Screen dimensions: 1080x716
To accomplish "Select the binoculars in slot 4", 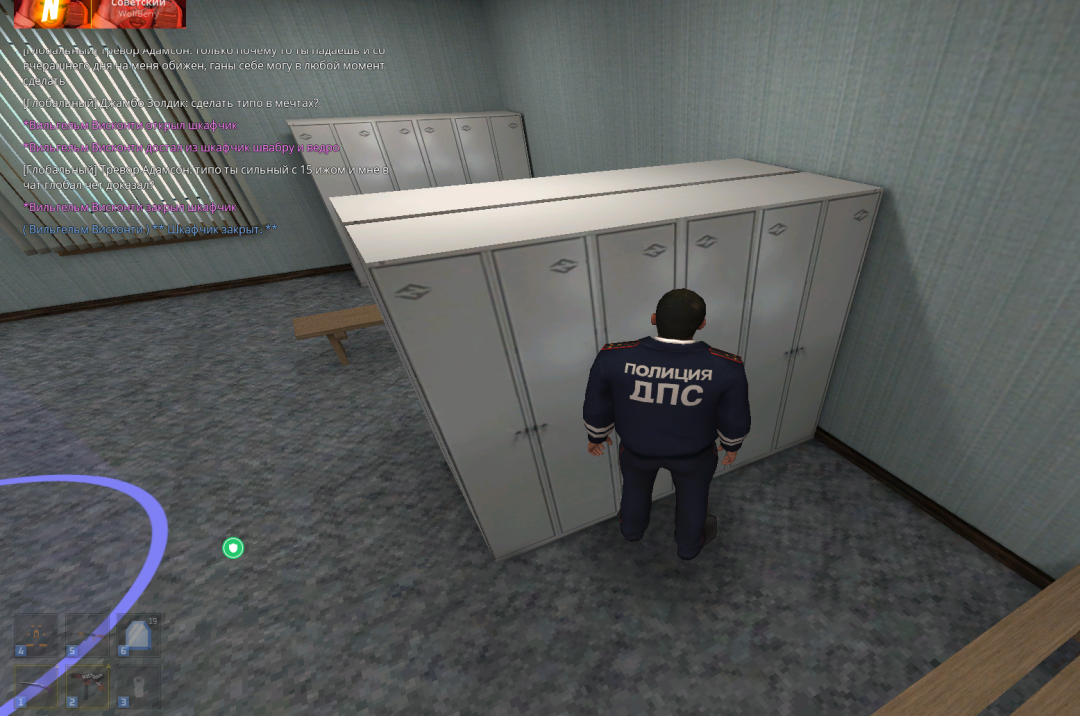I will click(x=36, y=635).
